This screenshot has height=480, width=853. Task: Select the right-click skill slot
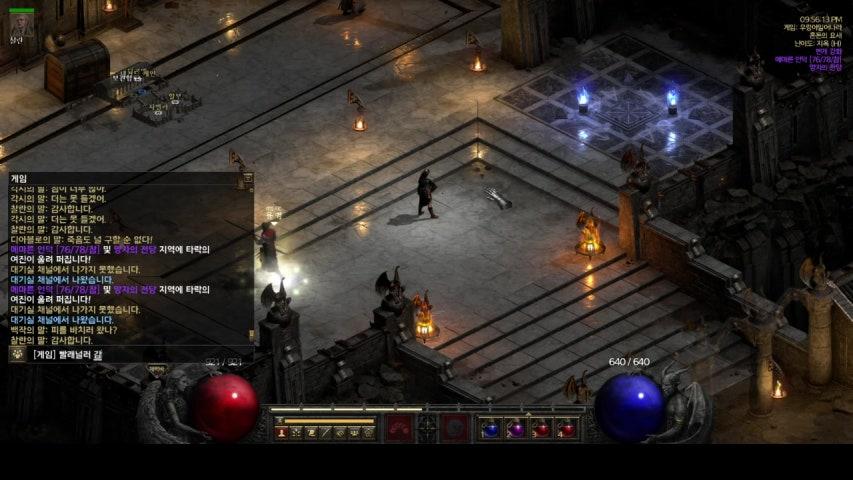pyautogui.click(x=455, y=428)
